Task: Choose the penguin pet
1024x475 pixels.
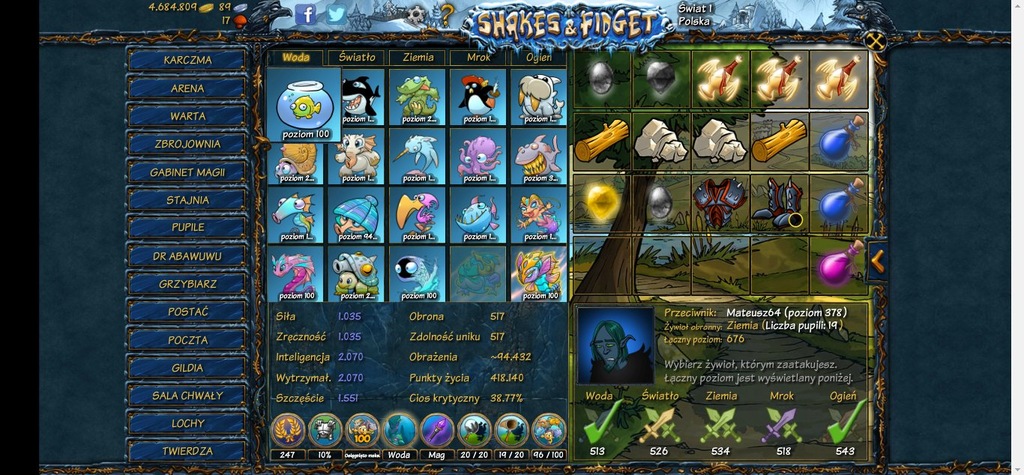Action: pos(477,96)
